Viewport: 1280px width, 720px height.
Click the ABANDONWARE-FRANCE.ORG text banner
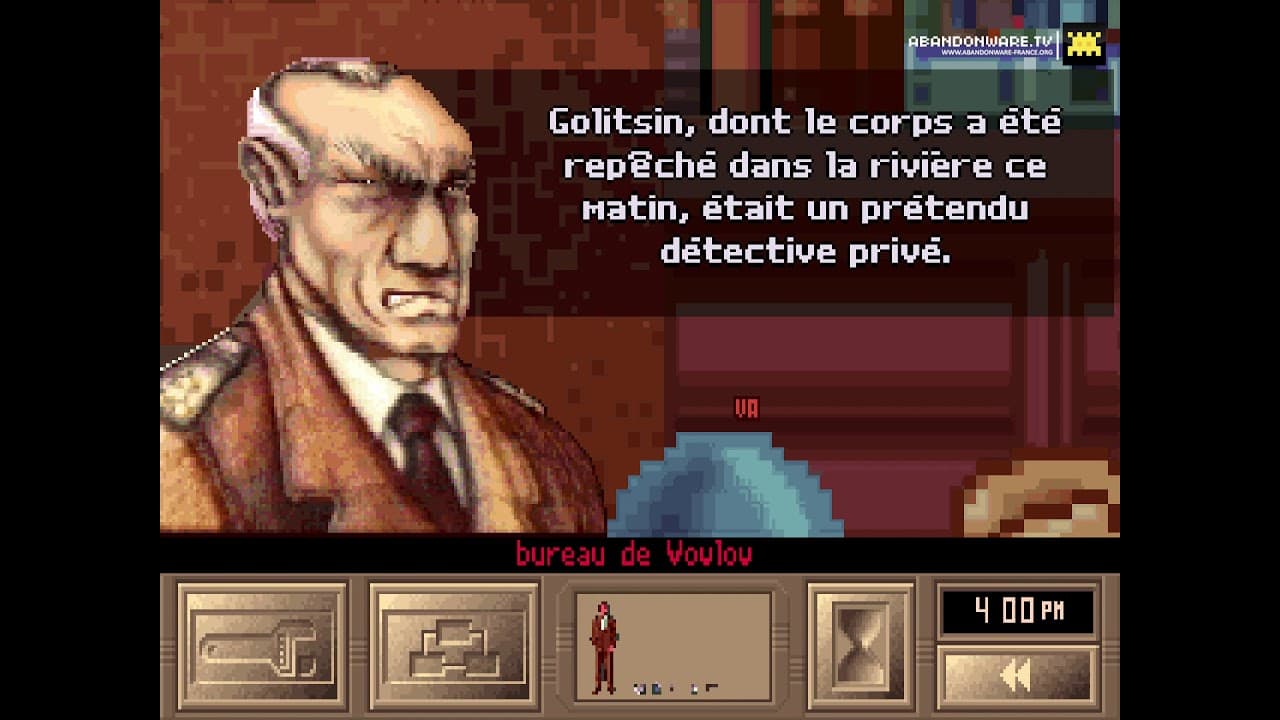coord(997,51)
